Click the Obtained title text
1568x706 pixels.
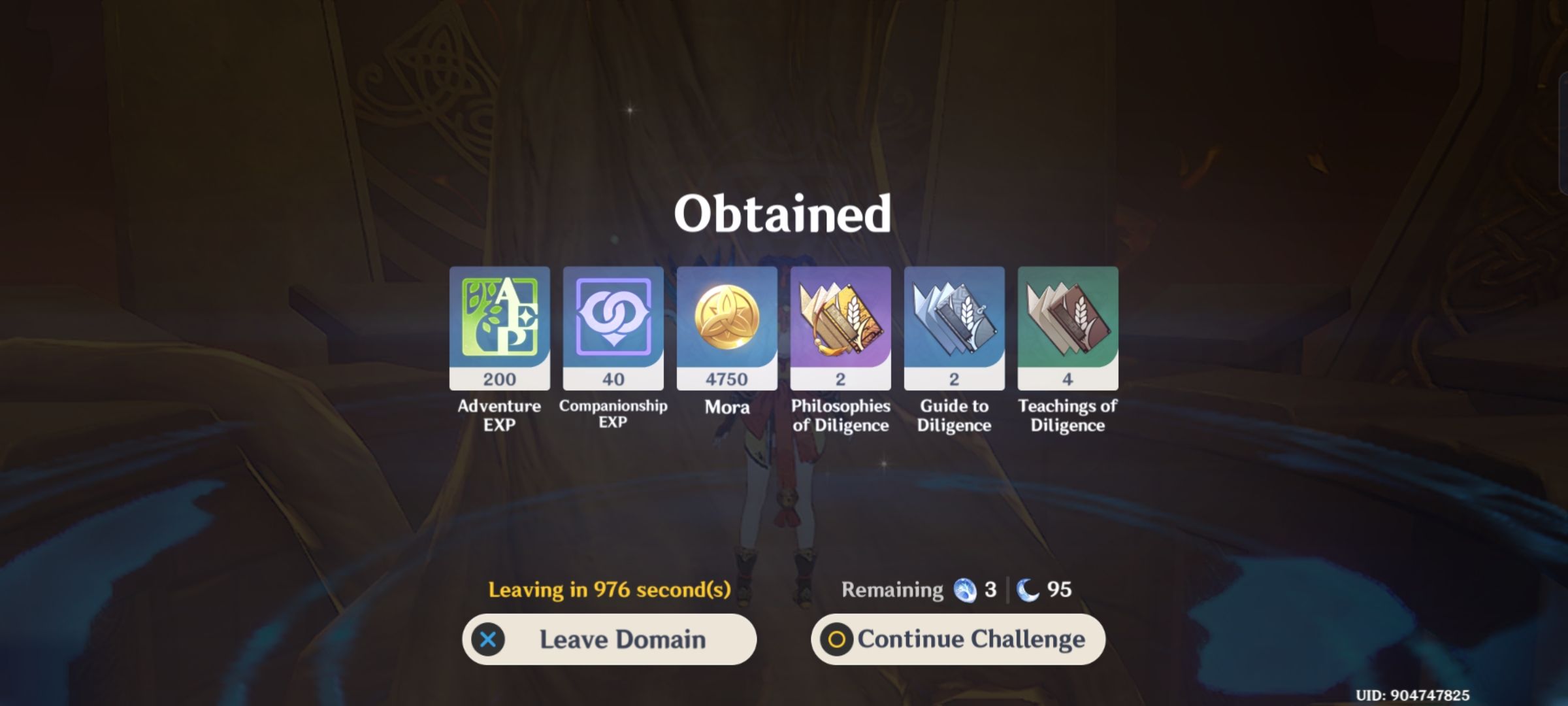[782, 214]
